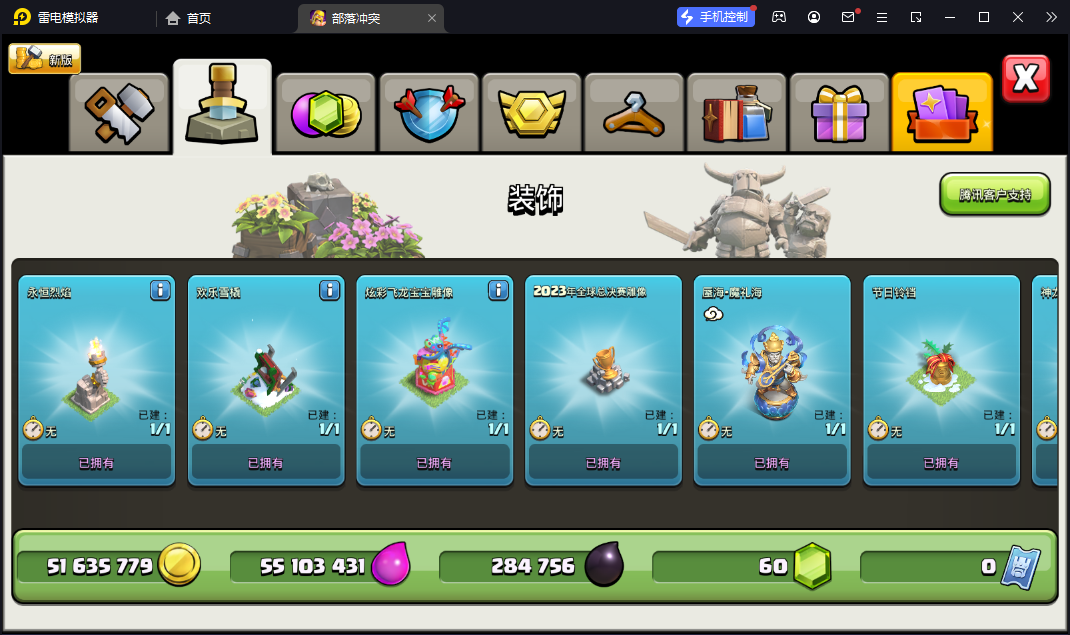1070x635 pixels.
Task: Select the 2023年全球总决赛雕像 decoration card
Action: tap(603, 380)
